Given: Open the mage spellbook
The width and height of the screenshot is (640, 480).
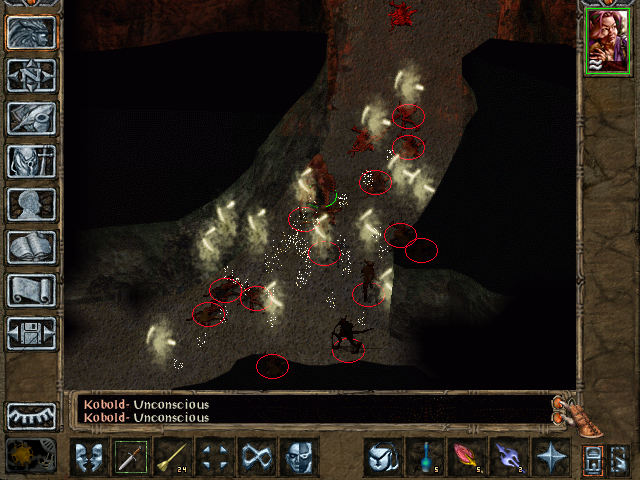Looking at the screenshot, I should pos(31,247).
